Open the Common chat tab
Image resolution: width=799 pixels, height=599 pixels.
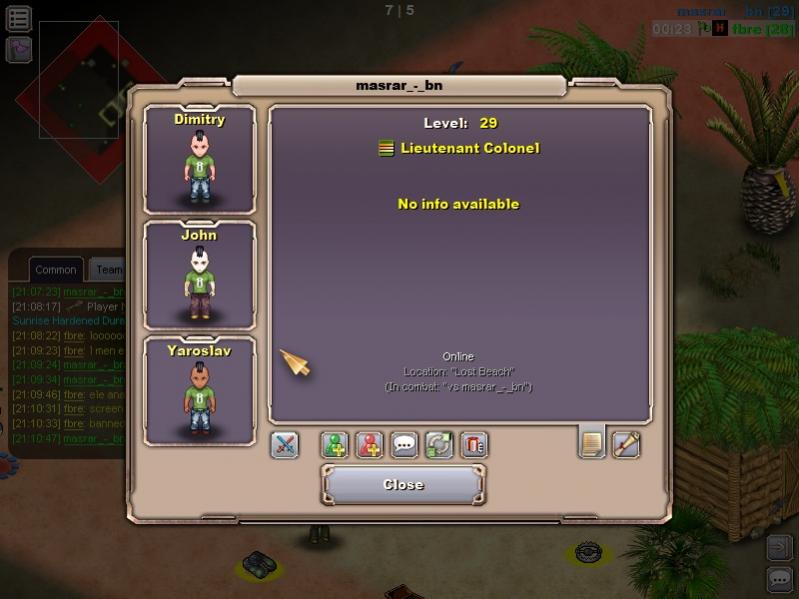click(x=56, y=269)
